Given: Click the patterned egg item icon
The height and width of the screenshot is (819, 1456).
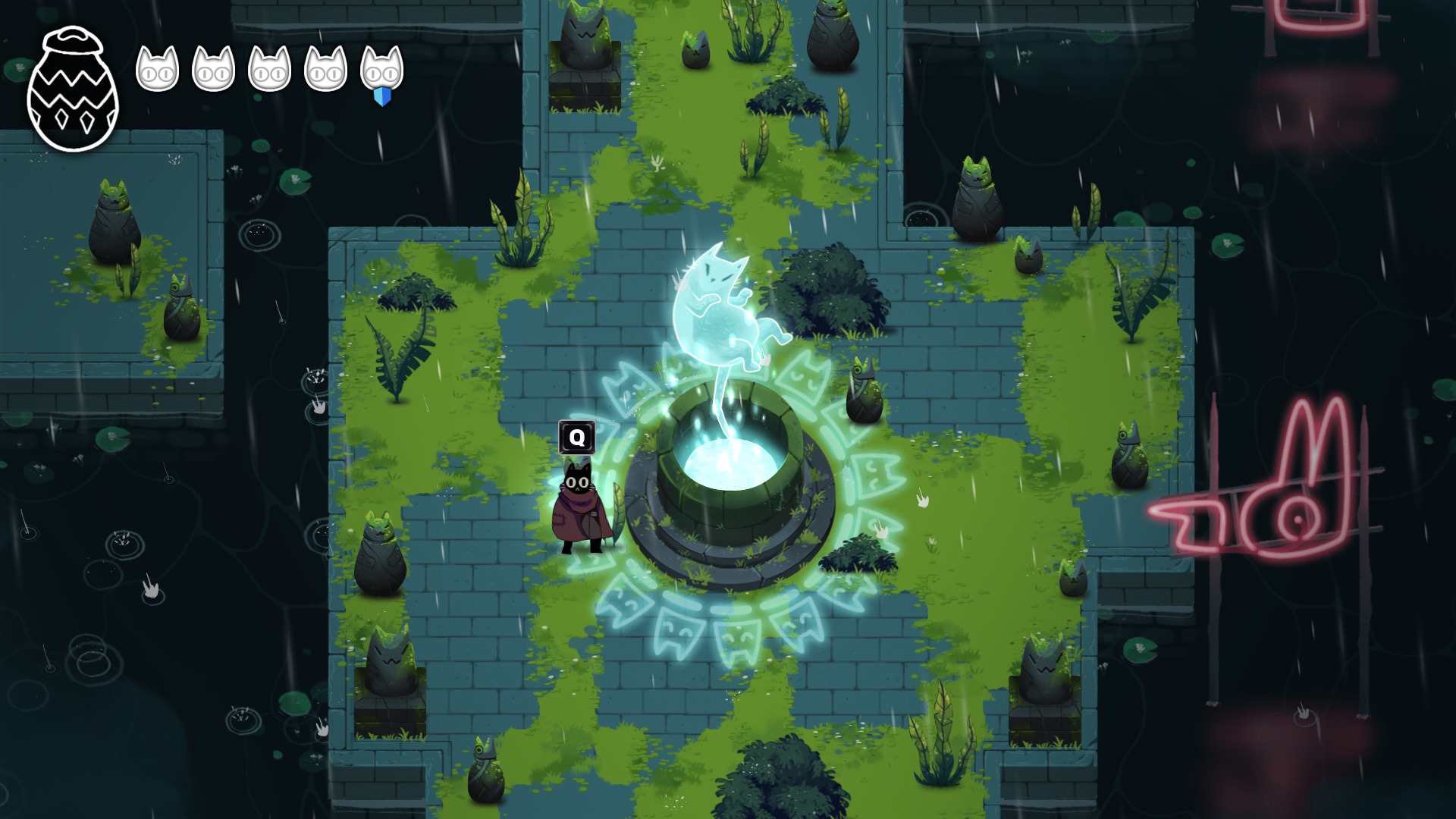Looking at the screenshot, I should pyautogui.click(x=73, y=89).
